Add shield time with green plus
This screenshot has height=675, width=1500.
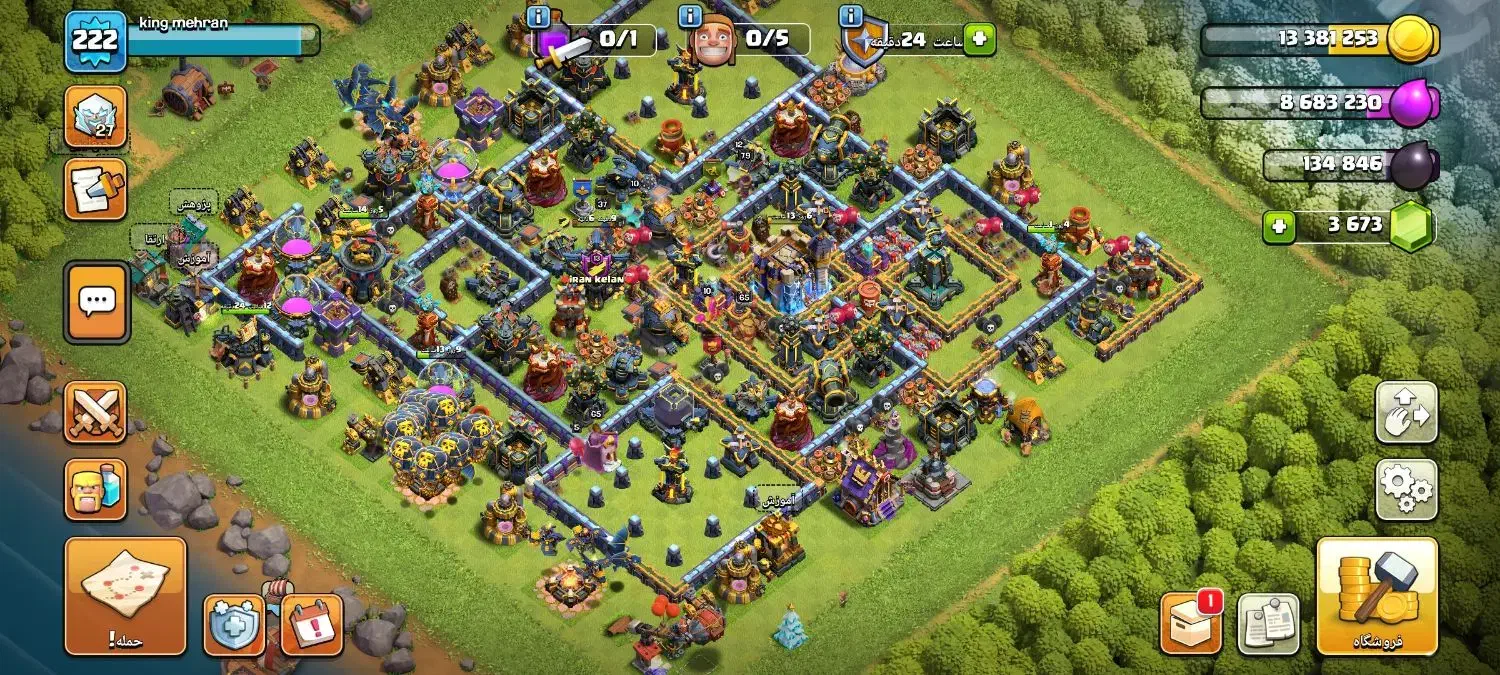click(980, 39)
